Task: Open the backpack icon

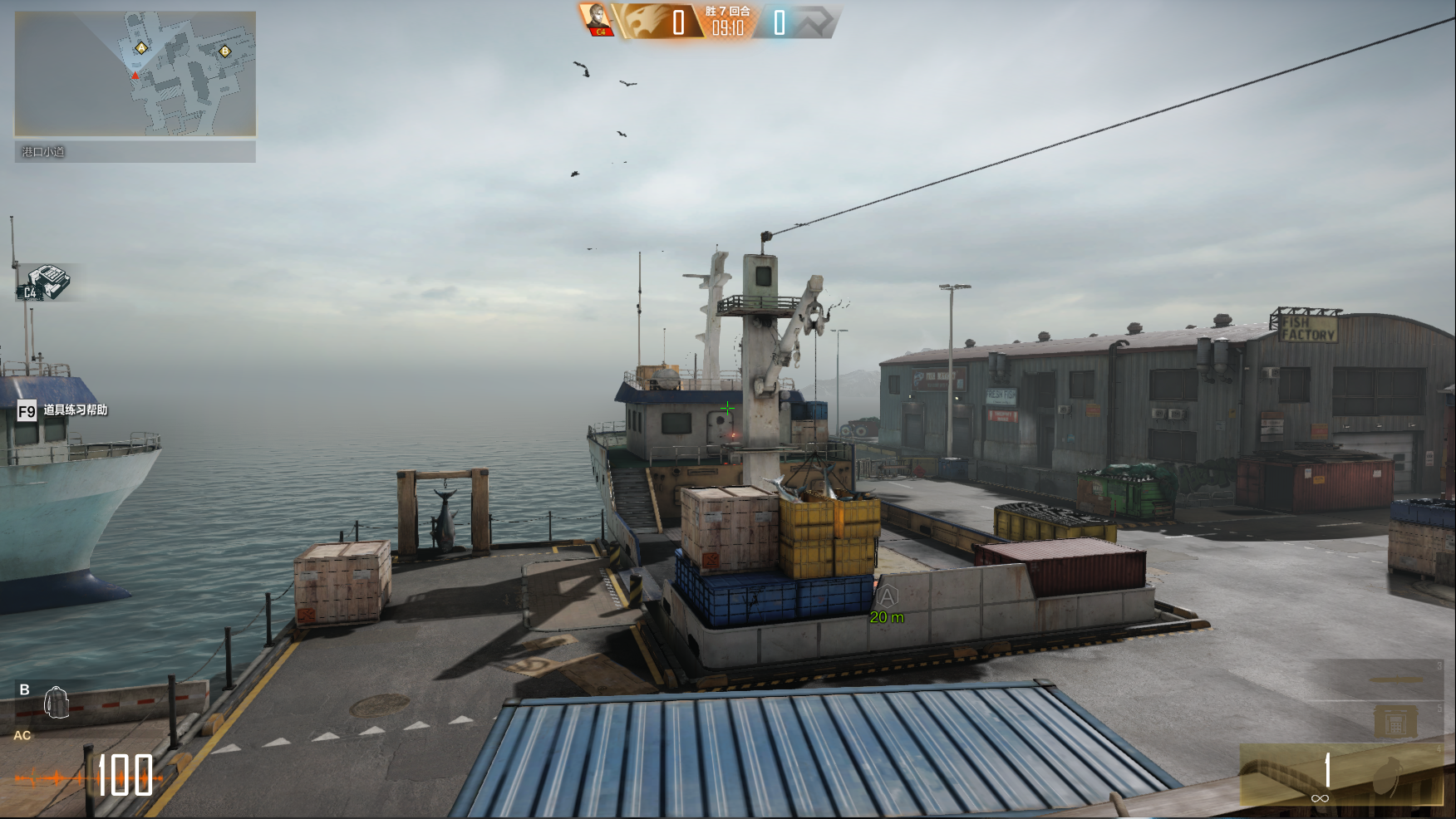Action: [x=57, y=702]
